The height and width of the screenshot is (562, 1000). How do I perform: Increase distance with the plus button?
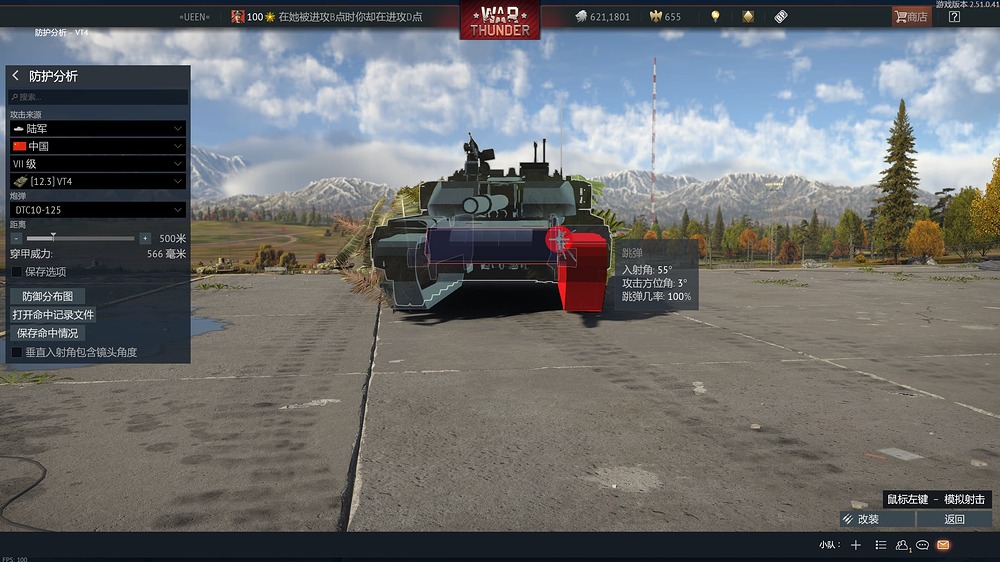pos(145,239)
